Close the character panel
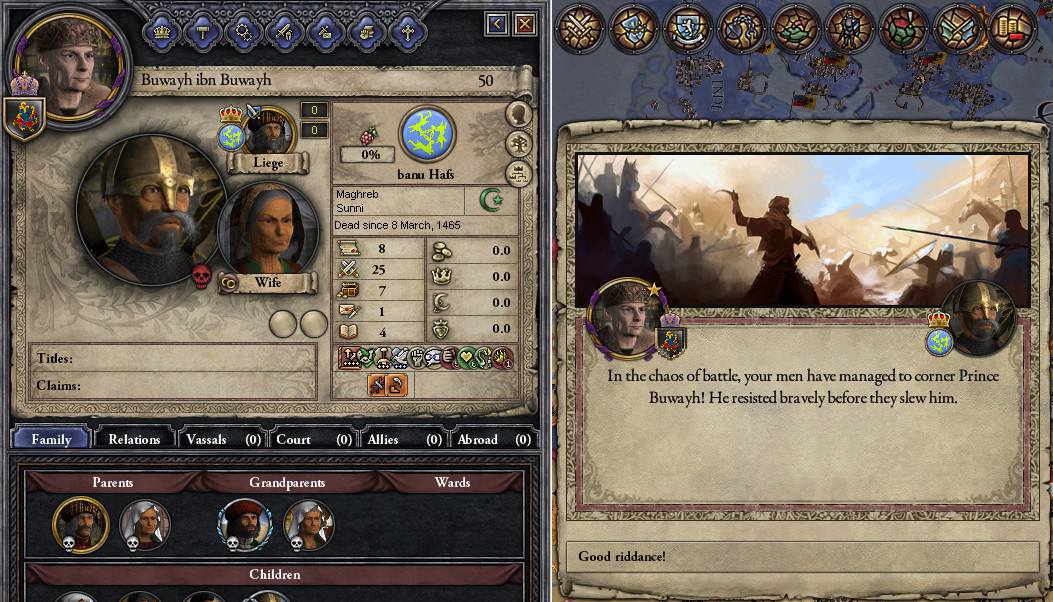Viewport: 1053px width, 602px height. tap(525, 23)
